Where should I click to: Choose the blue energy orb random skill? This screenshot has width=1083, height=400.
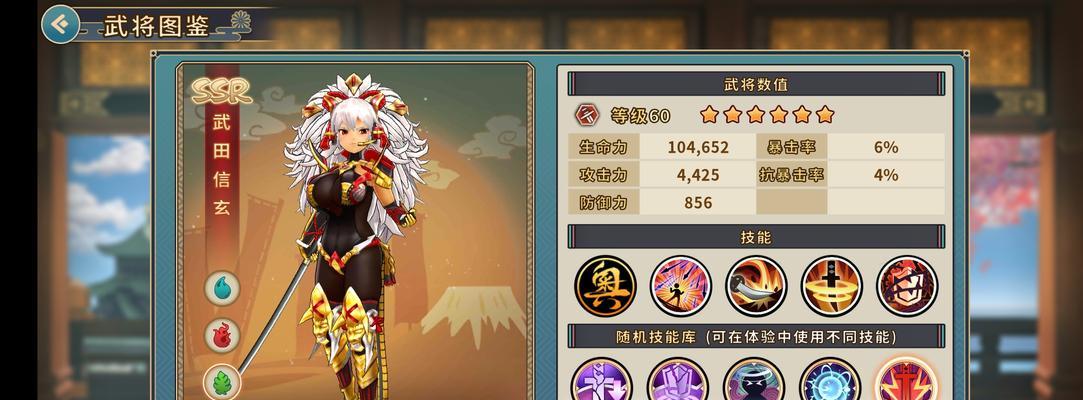coord(830,383)
